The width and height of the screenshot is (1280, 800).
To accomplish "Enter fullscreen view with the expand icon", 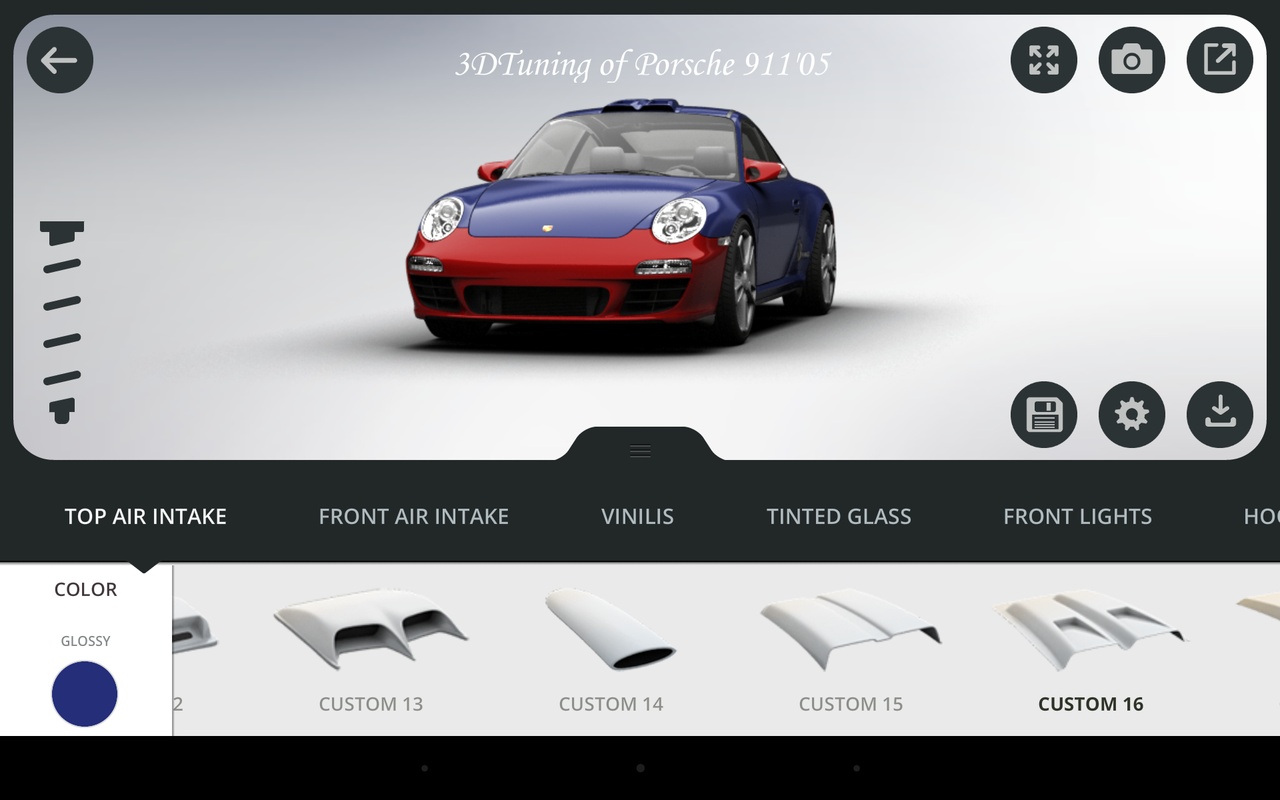I will tap(1044, 60).
